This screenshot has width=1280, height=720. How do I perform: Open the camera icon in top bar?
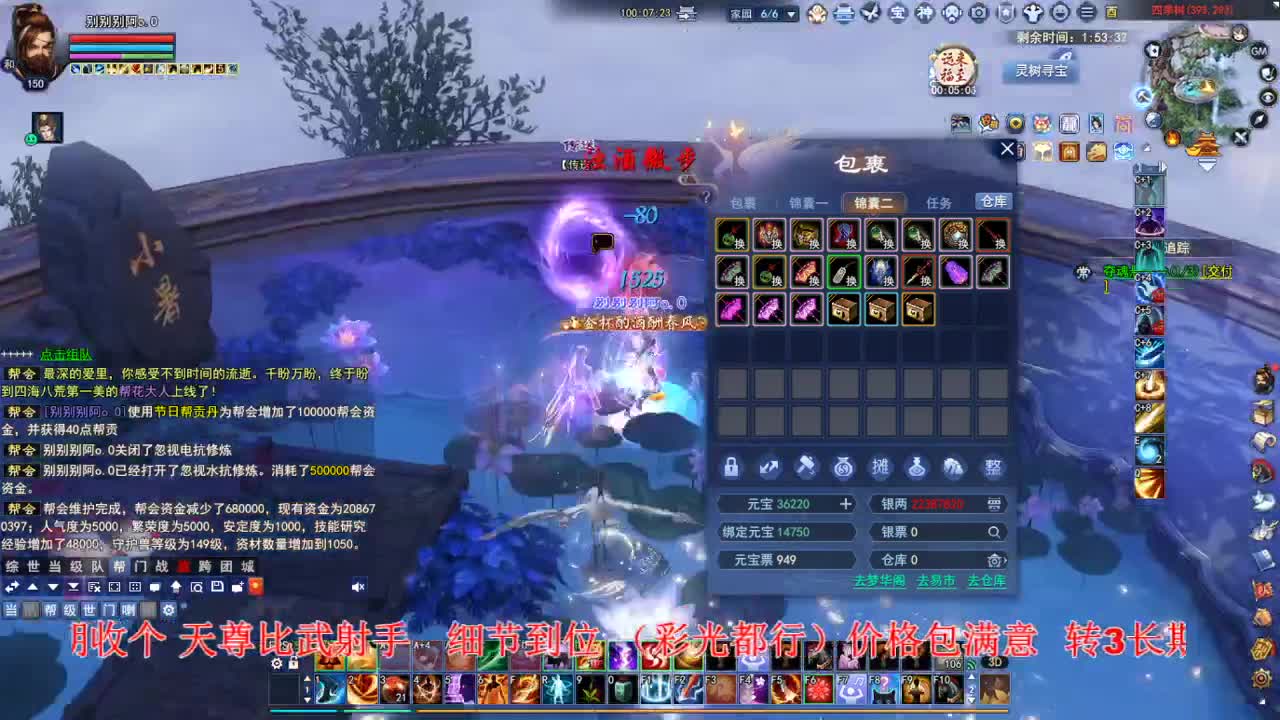click(x=979, y=14)
